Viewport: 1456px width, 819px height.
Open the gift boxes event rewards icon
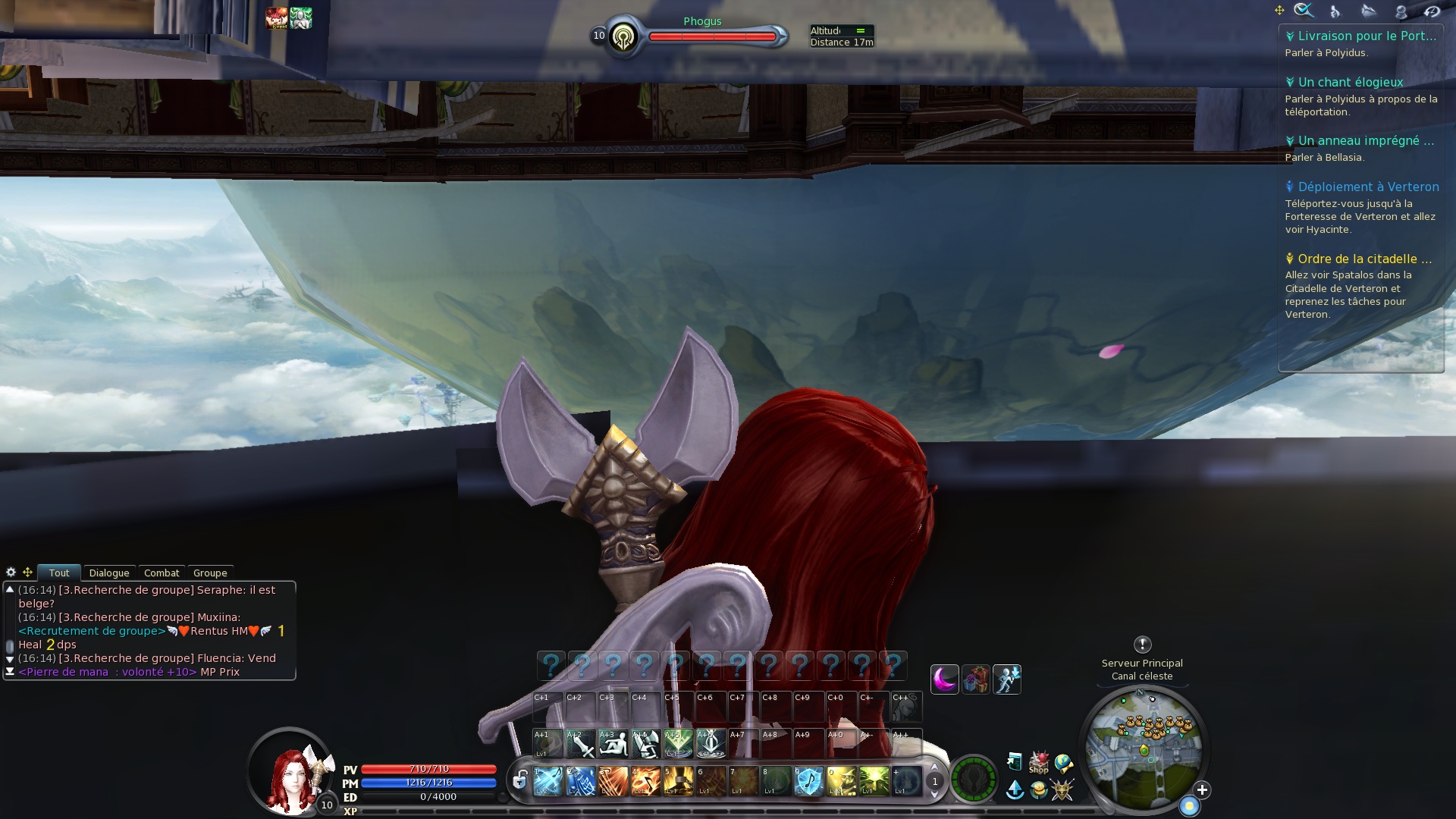tap(974, 679)
